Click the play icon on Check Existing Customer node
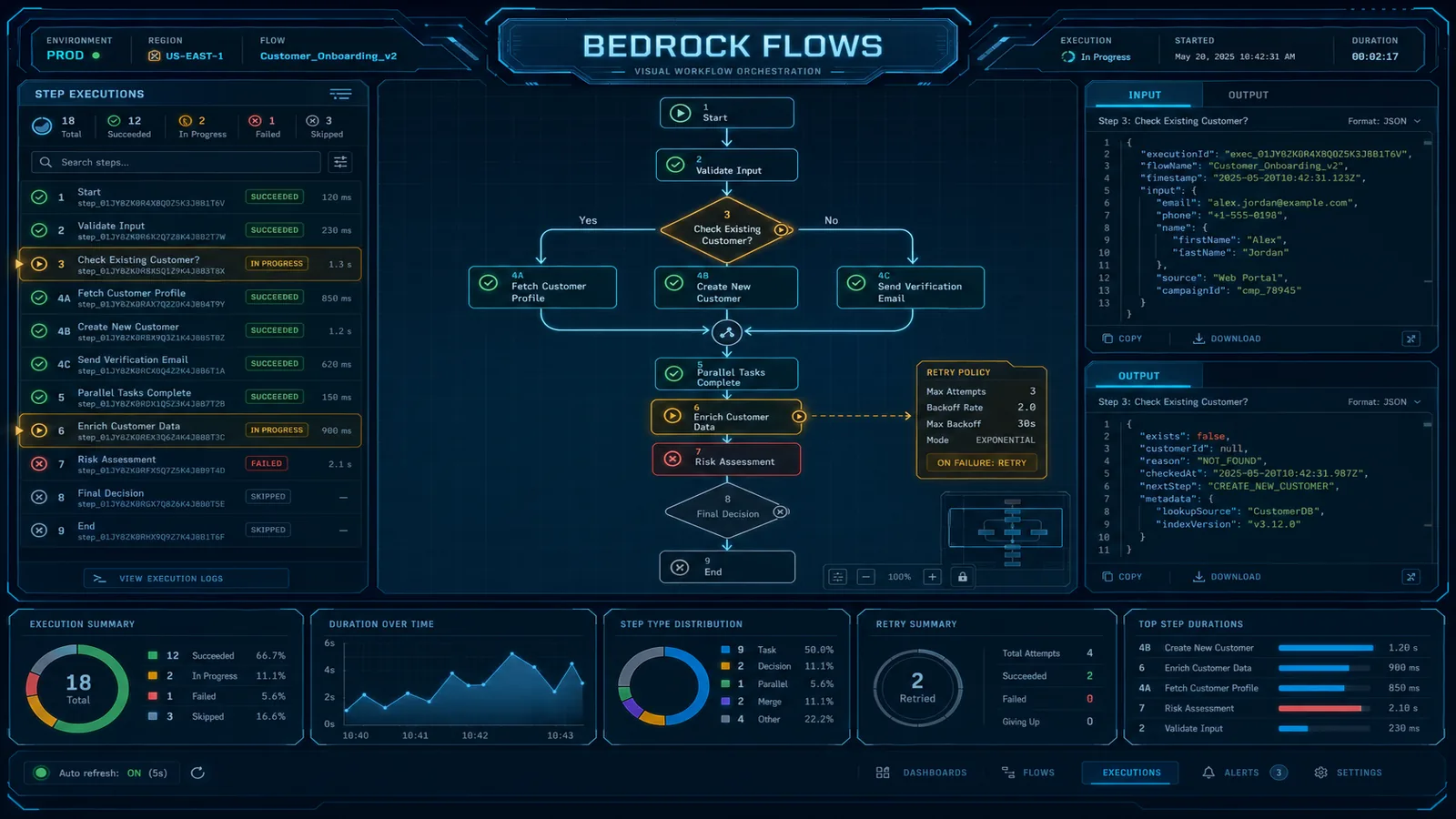Screen dimensions: 1456x819 tap(781, 230)
